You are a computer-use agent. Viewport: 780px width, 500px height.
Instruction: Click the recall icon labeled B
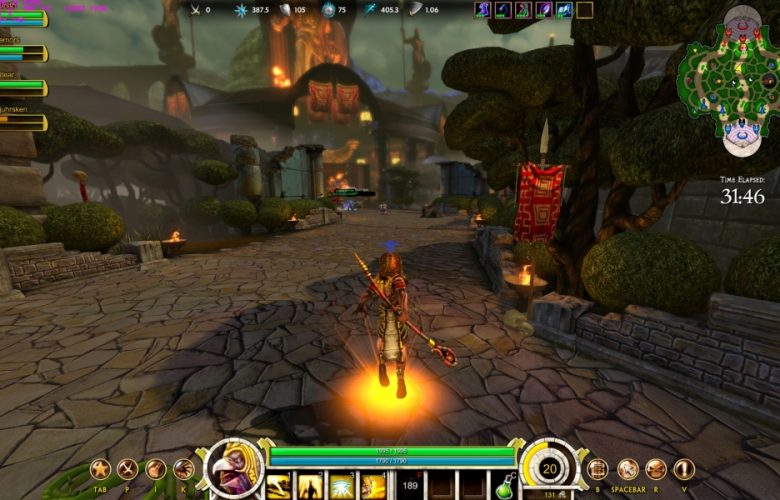598,469
